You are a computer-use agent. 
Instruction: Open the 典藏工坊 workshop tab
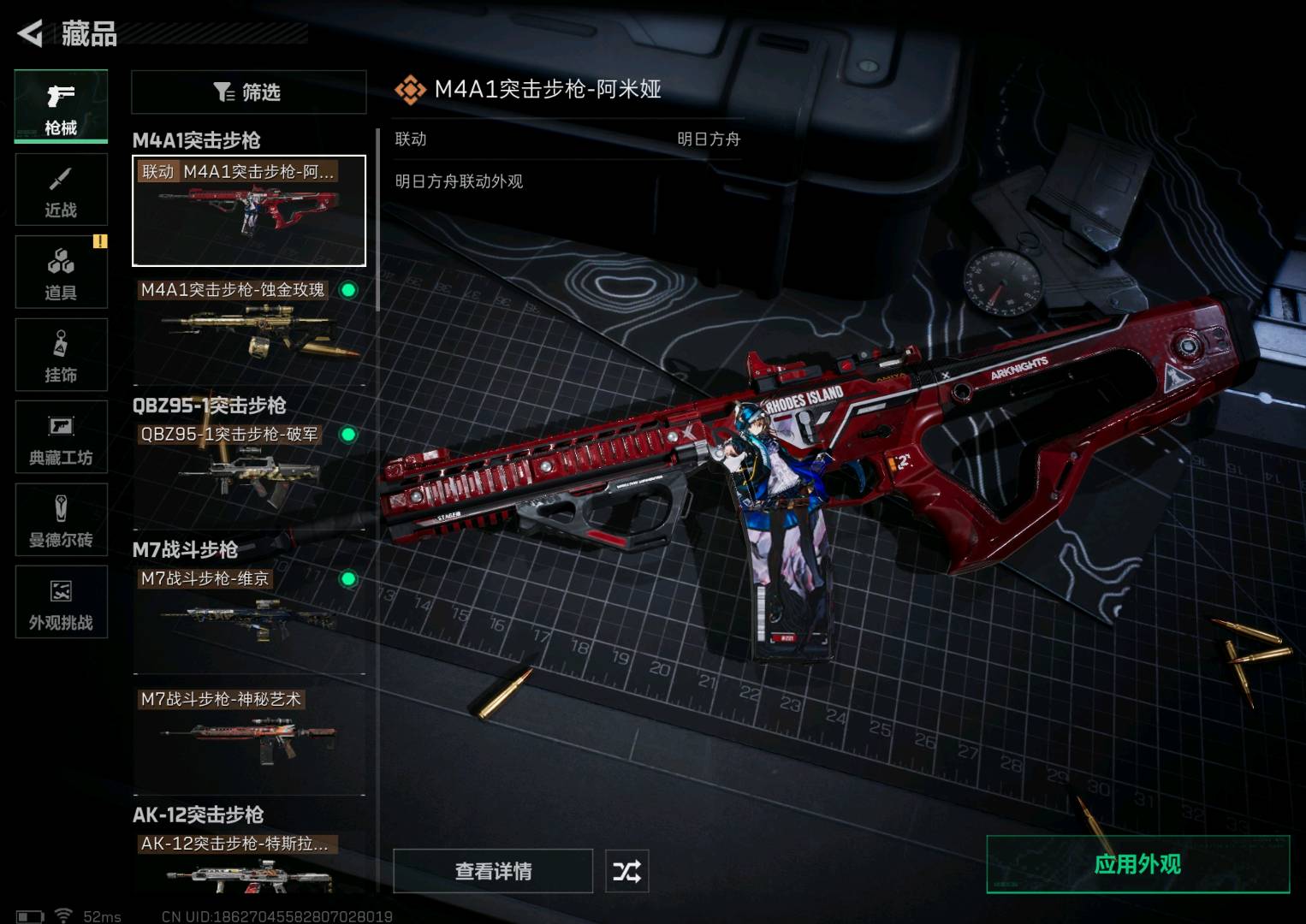[61, 437]
